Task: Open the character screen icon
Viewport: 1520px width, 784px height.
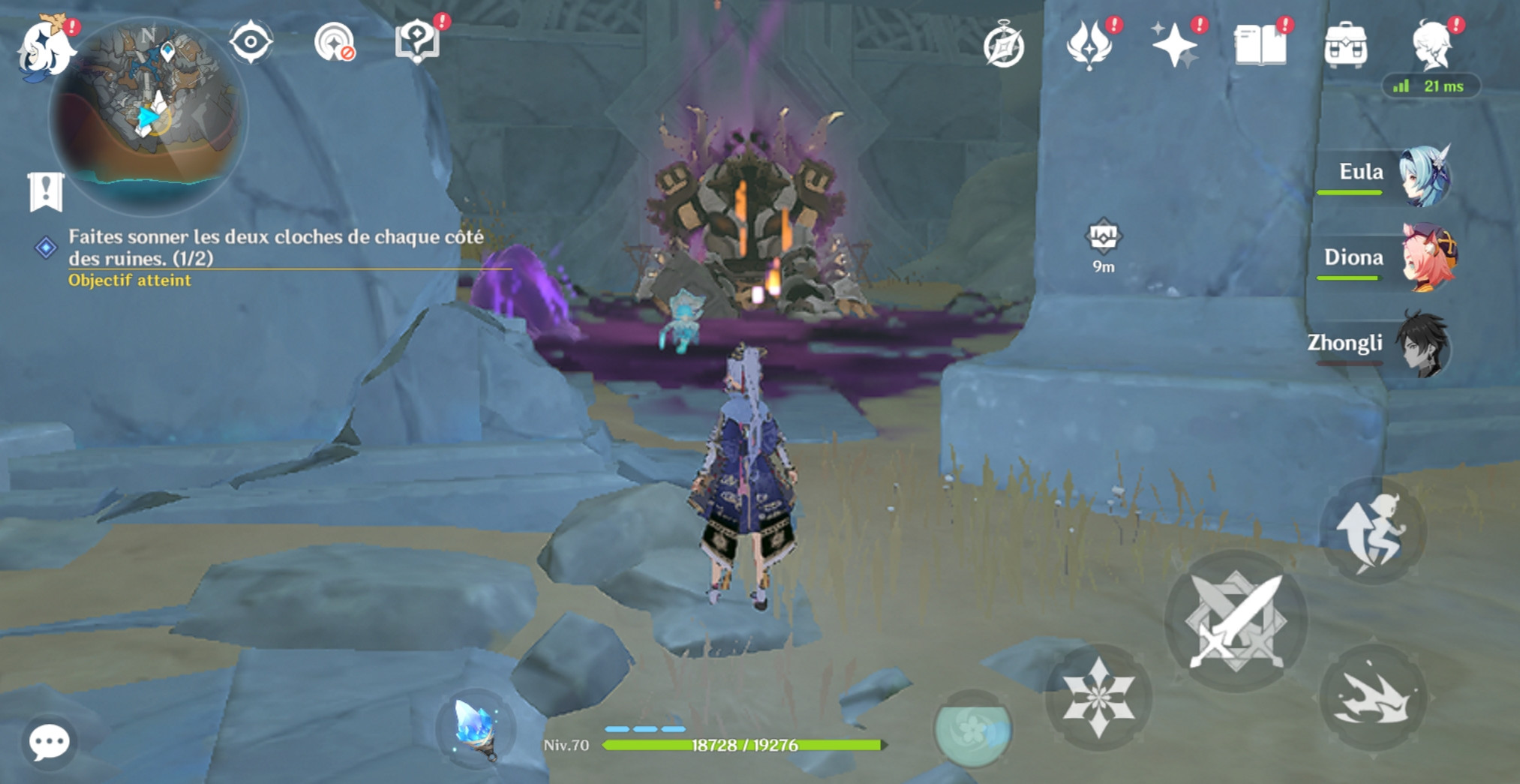Action: point(1431,45)
